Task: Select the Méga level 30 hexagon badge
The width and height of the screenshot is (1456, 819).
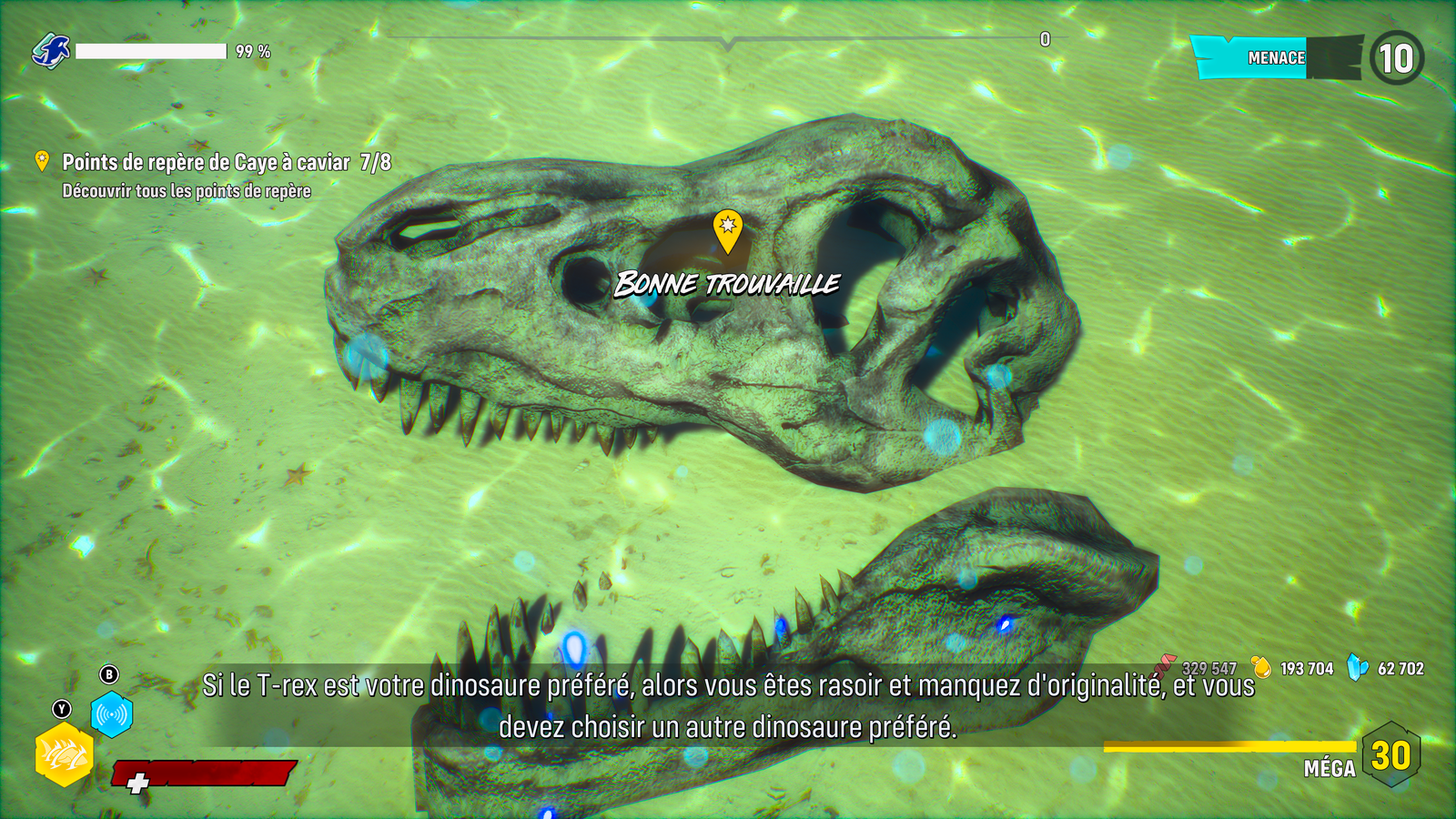Action: [x=1390, y=755]
